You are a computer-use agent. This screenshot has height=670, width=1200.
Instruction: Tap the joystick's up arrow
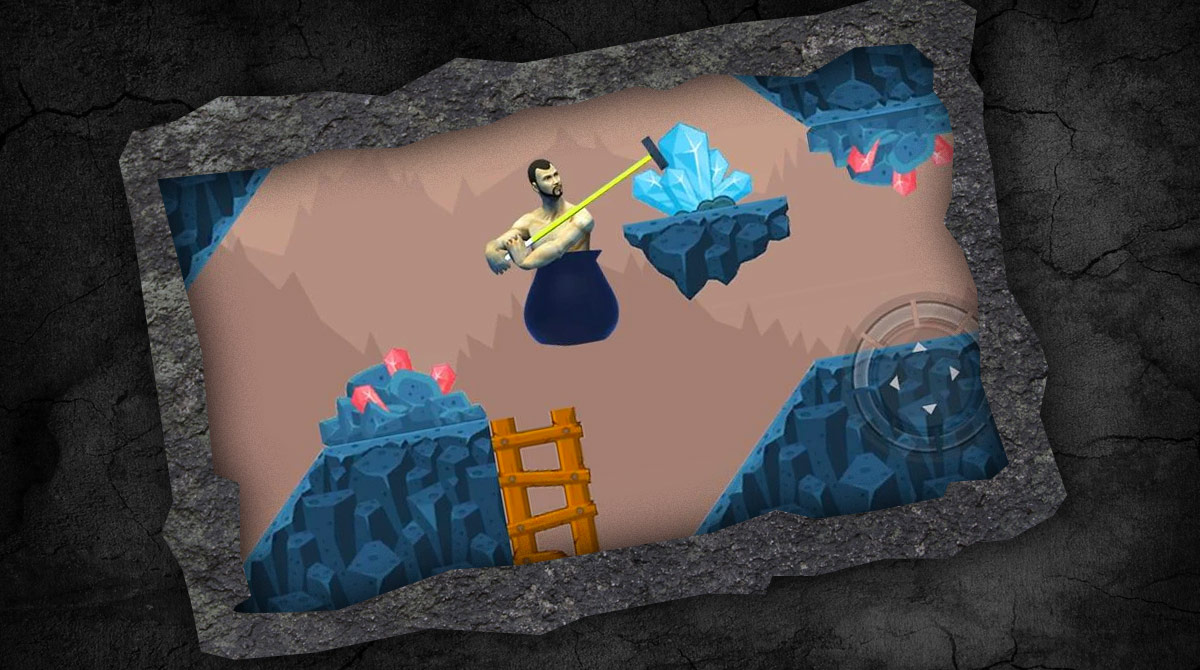tap(920, 348)
